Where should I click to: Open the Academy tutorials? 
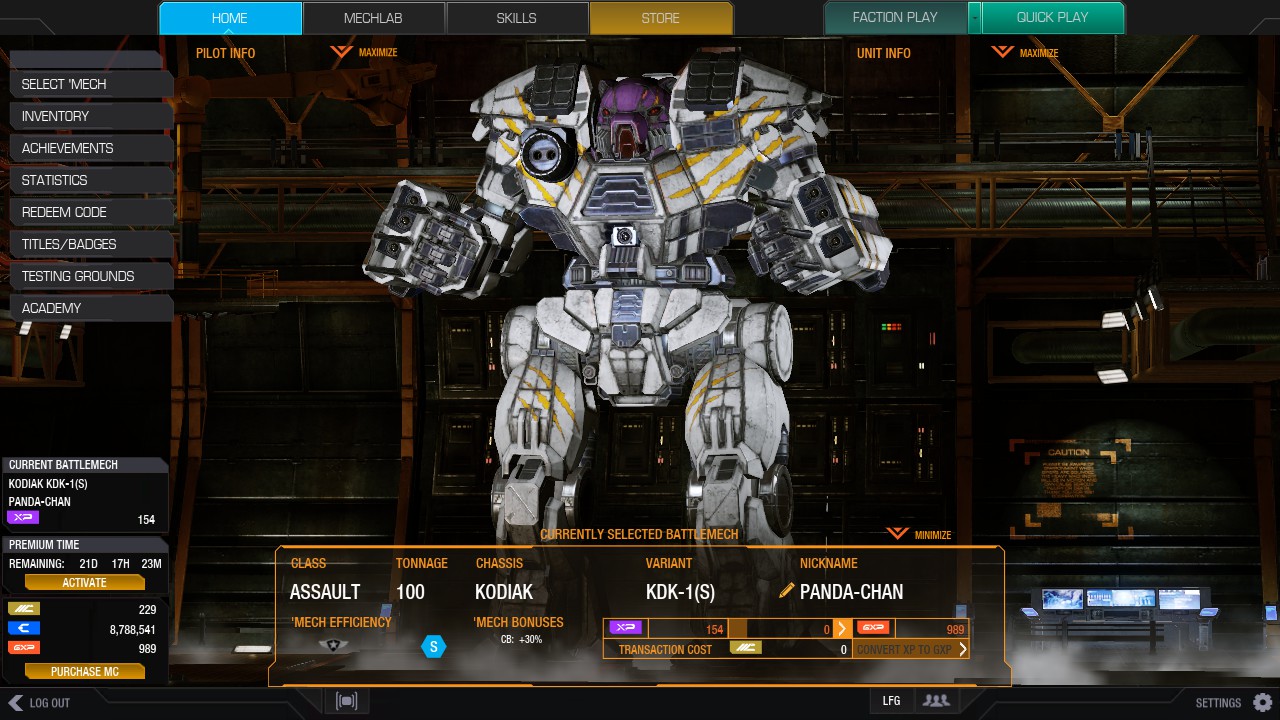coord(90,308)
